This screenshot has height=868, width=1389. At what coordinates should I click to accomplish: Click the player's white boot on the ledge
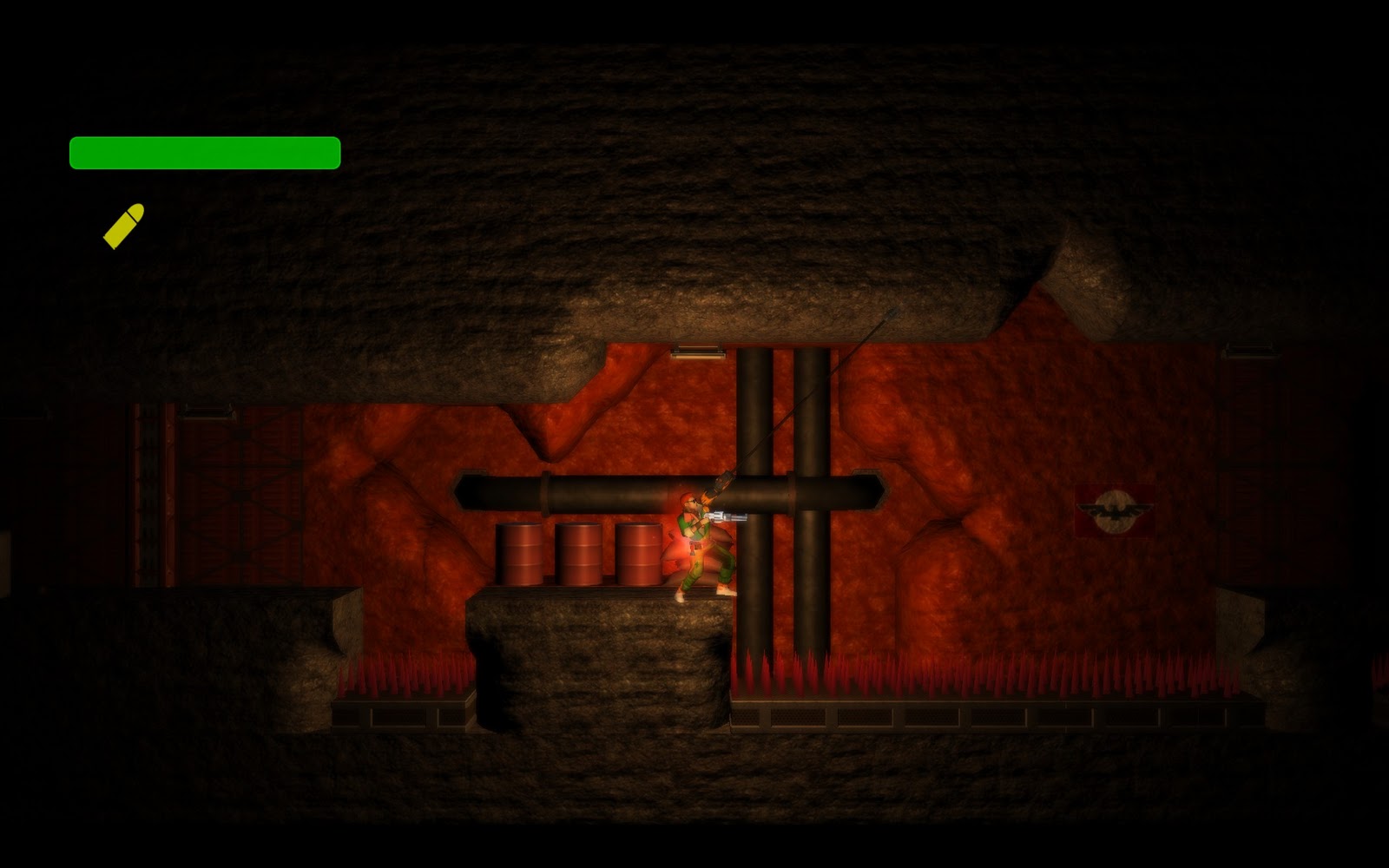click(x=679, y=597)
